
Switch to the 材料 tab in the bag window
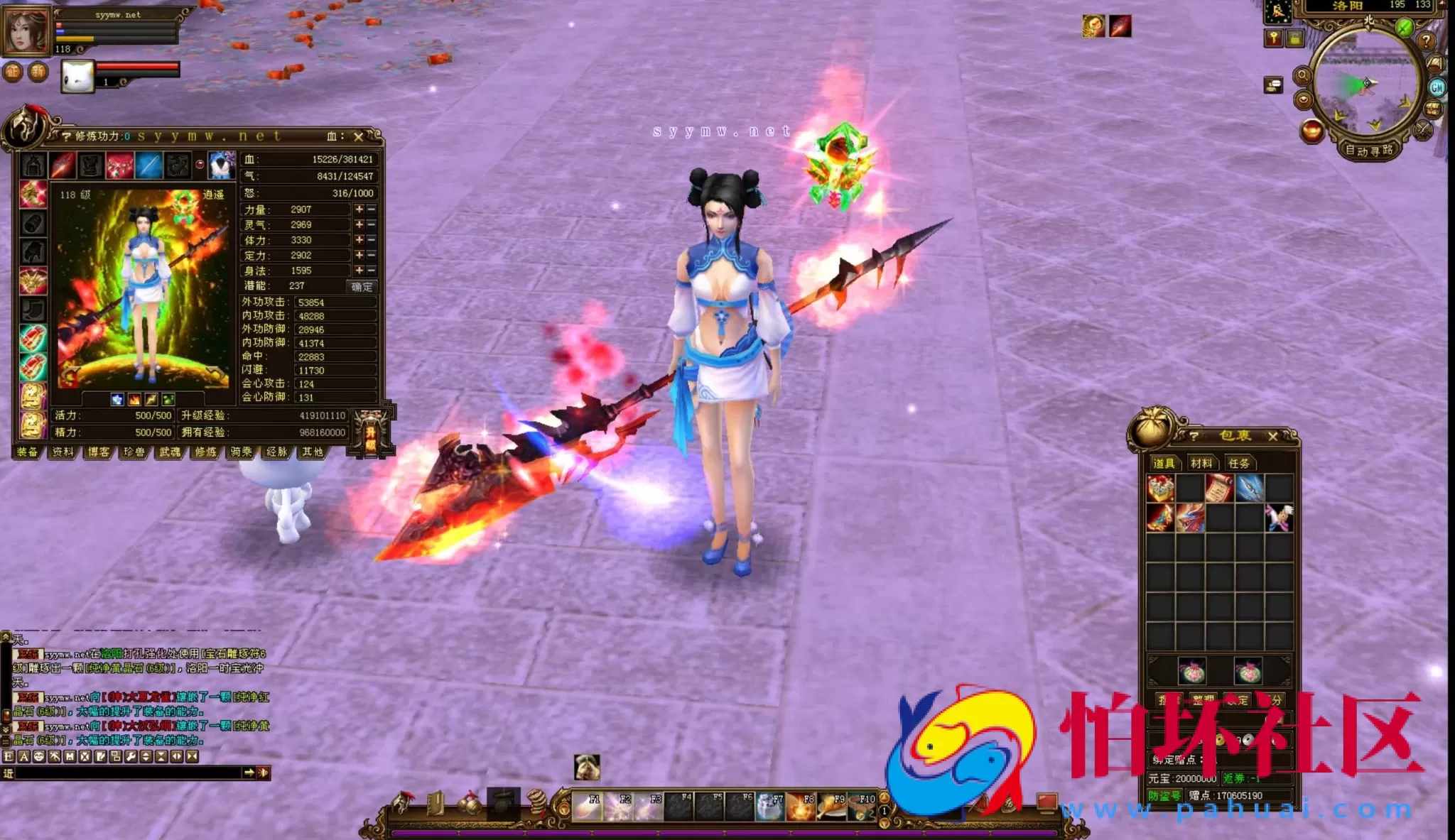[x=1201, y=463]
